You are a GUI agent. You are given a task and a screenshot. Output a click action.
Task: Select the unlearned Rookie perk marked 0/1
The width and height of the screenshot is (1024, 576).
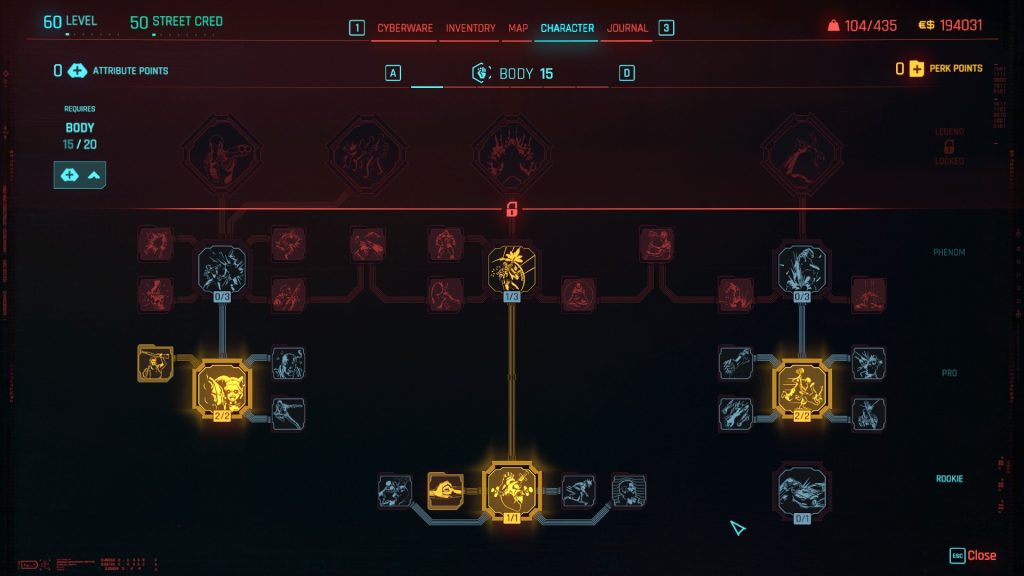(801, 491)
